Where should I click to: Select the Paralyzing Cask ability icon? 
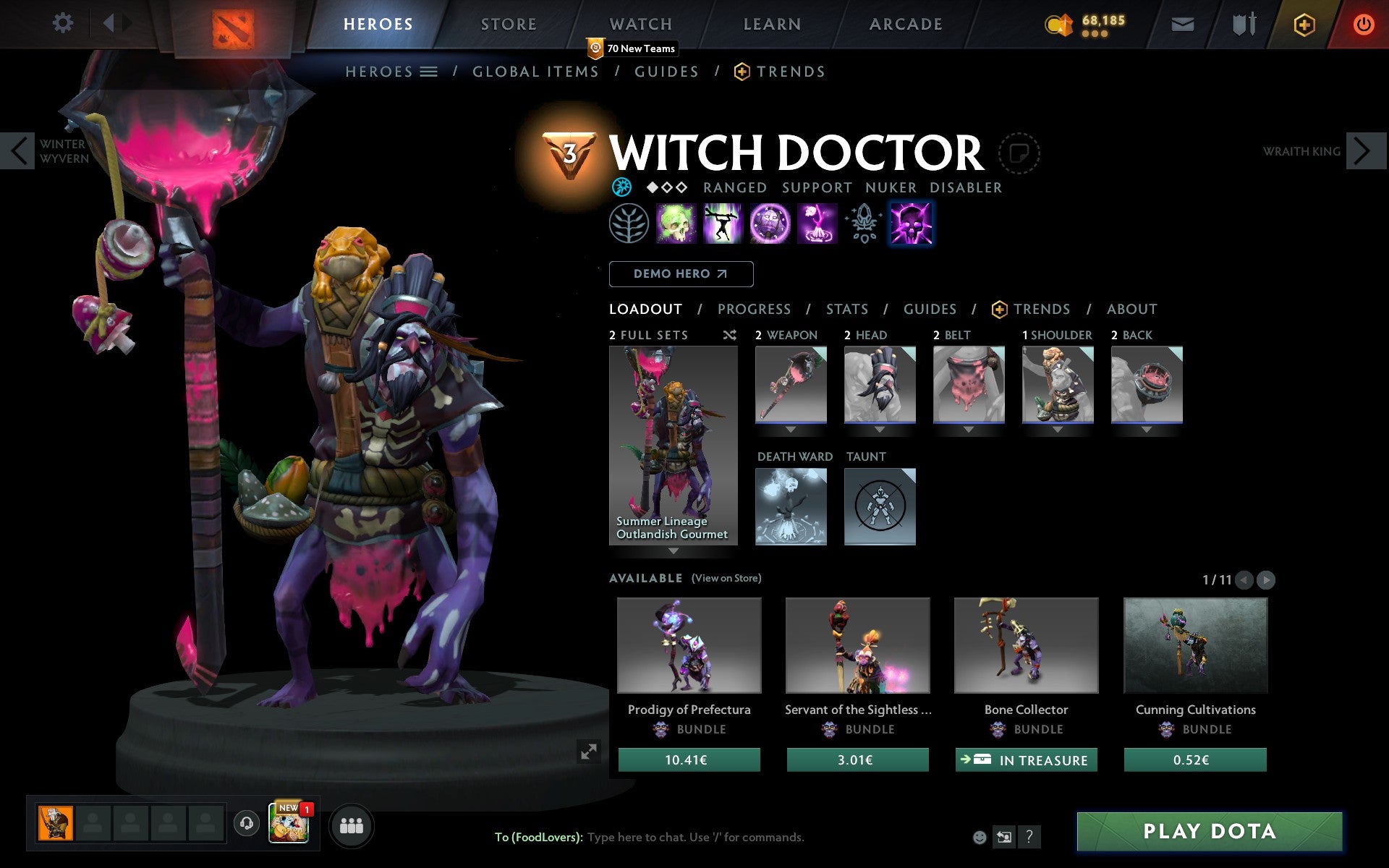pyautogui.click(x=676, y=224)
